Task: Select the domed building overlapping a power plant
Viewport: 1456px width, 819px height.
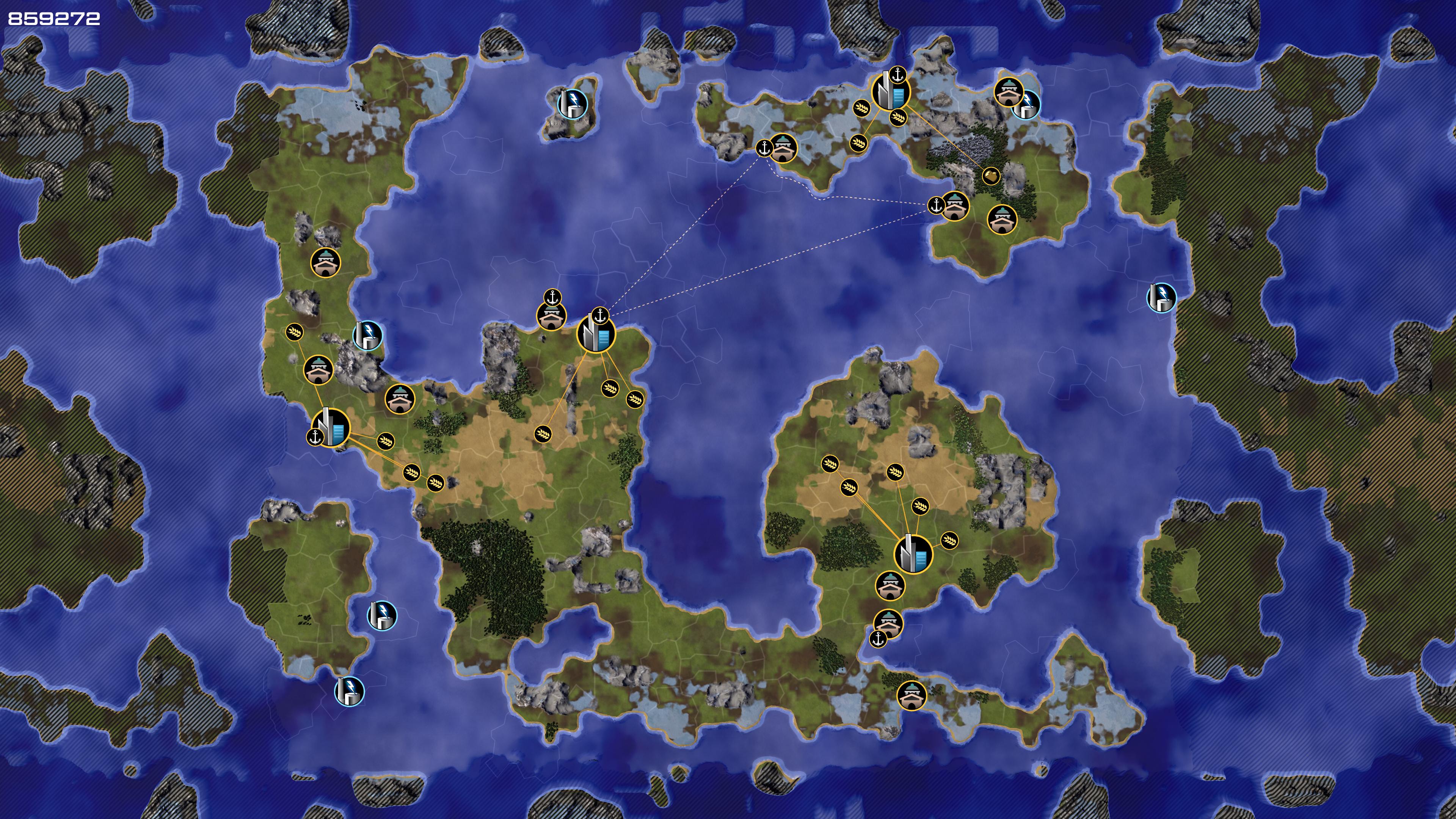Action: click(x=1008, y=91)
